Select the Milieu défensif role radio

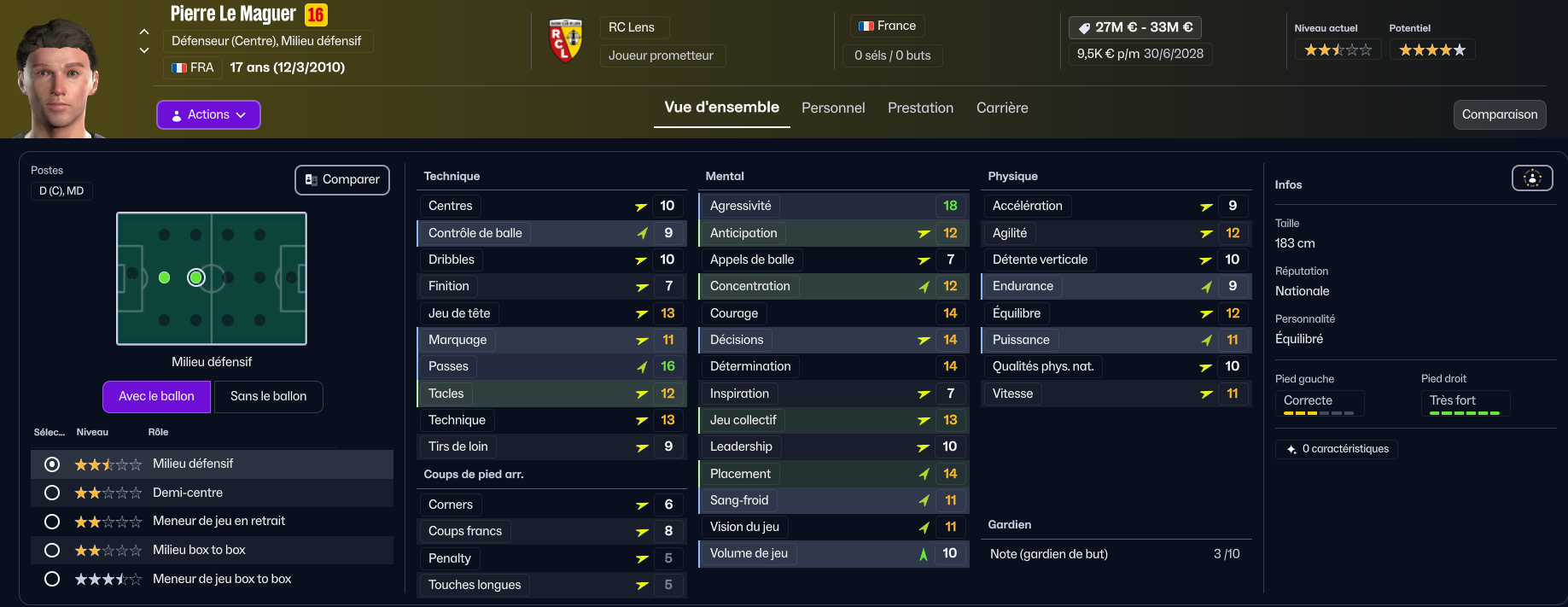coord(52,464)
